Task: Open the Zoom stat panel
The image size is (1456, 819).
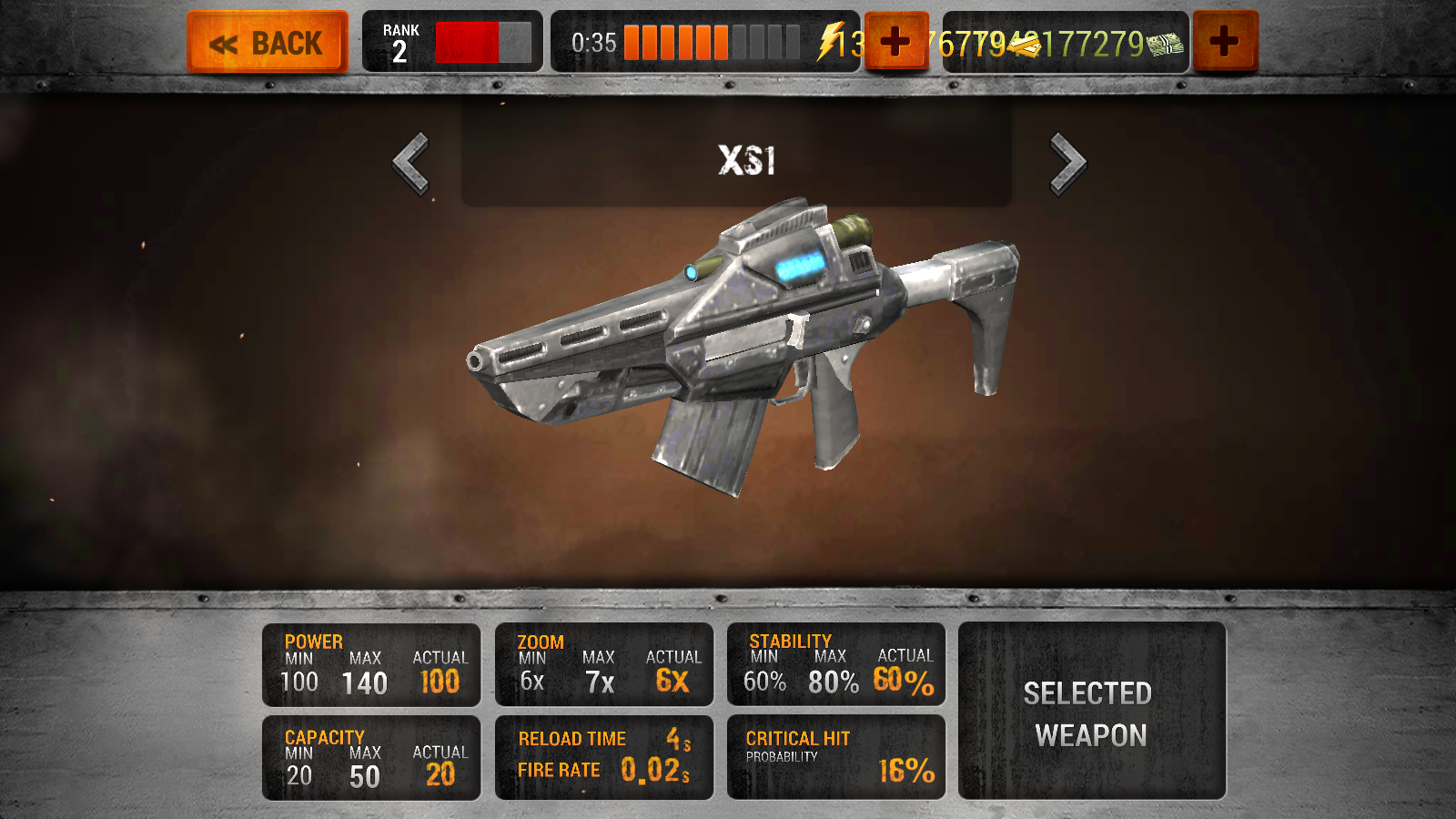Action: (x=604, y=665)
